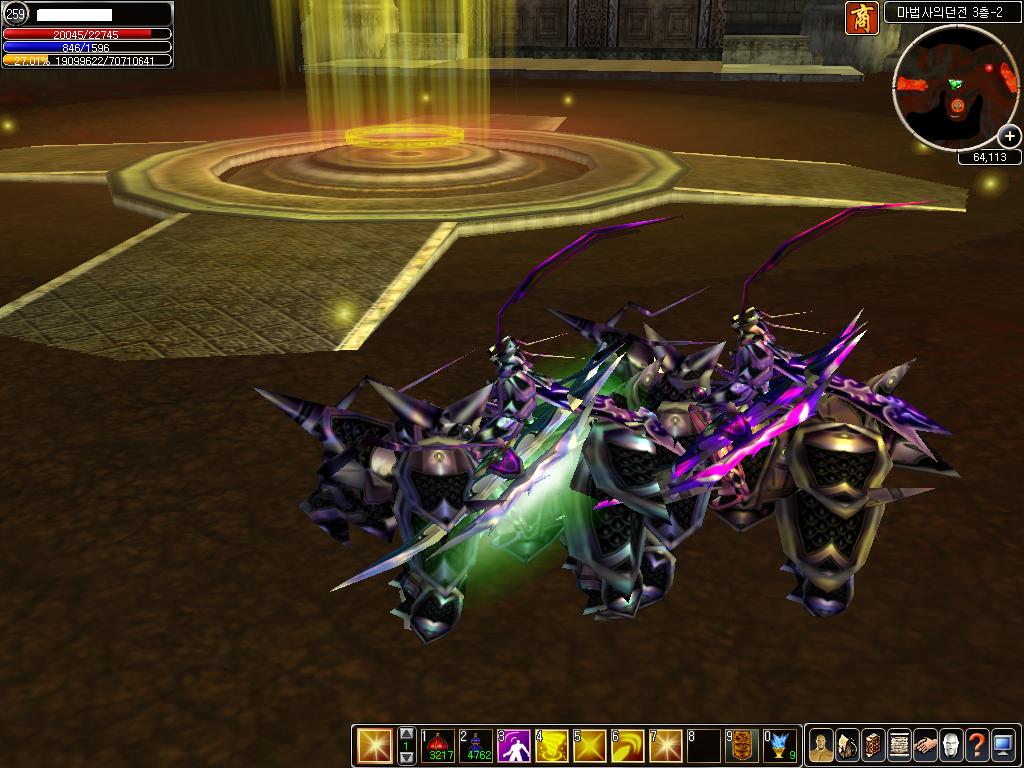This screenshot has width=1024, height=768.
Task: Activate the yellow whirlwind skill in slot 4
Action: 552,746
